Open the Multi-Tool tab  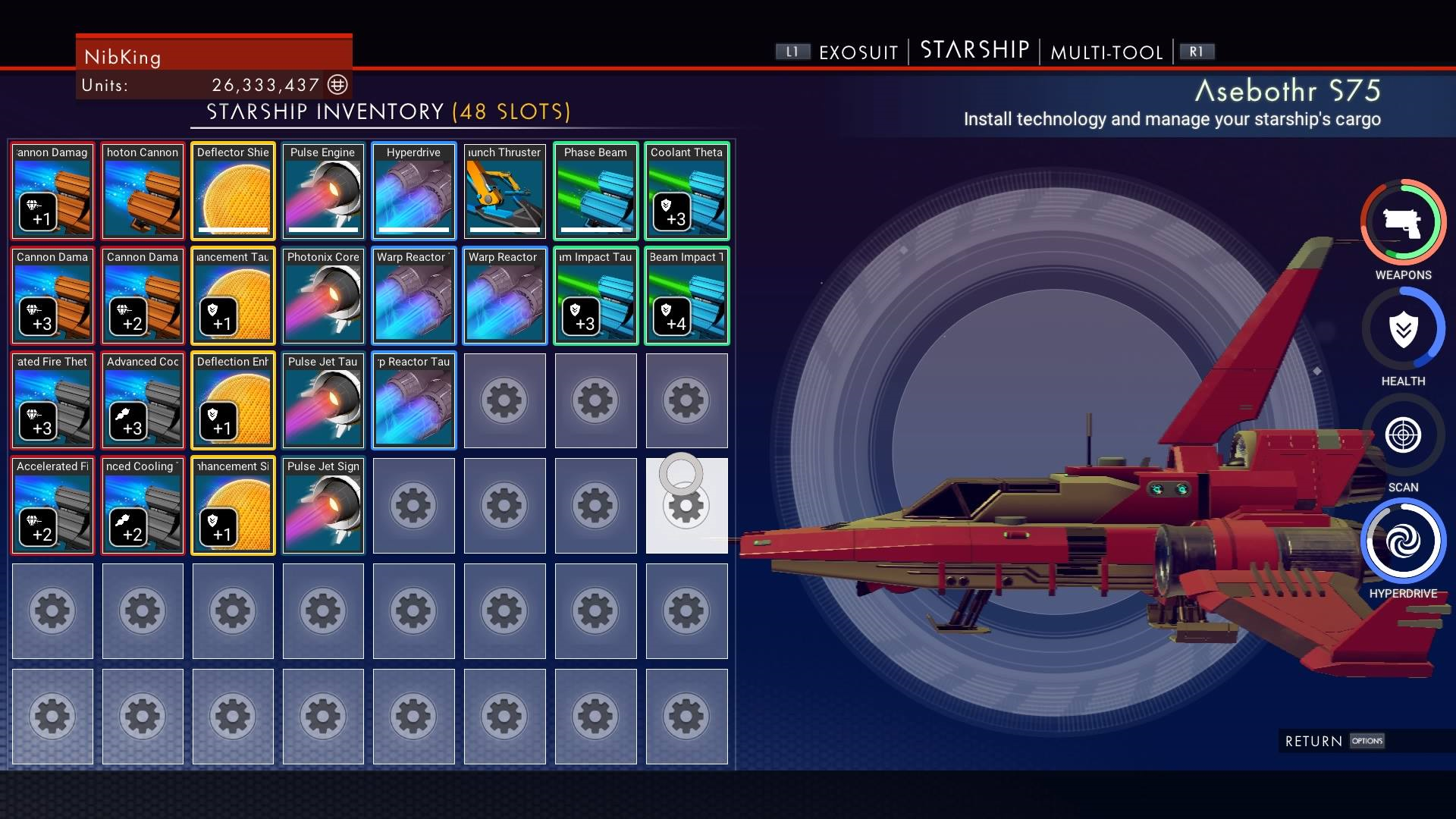coord(1106,52)
